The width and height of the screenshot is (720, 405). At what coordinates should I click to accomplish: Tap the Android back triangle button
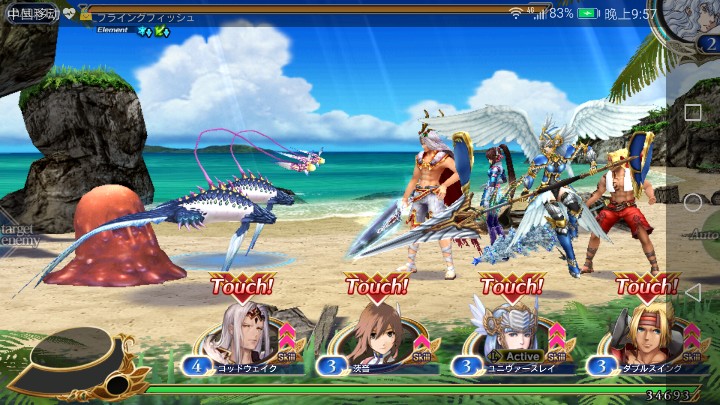coord(692,292)
